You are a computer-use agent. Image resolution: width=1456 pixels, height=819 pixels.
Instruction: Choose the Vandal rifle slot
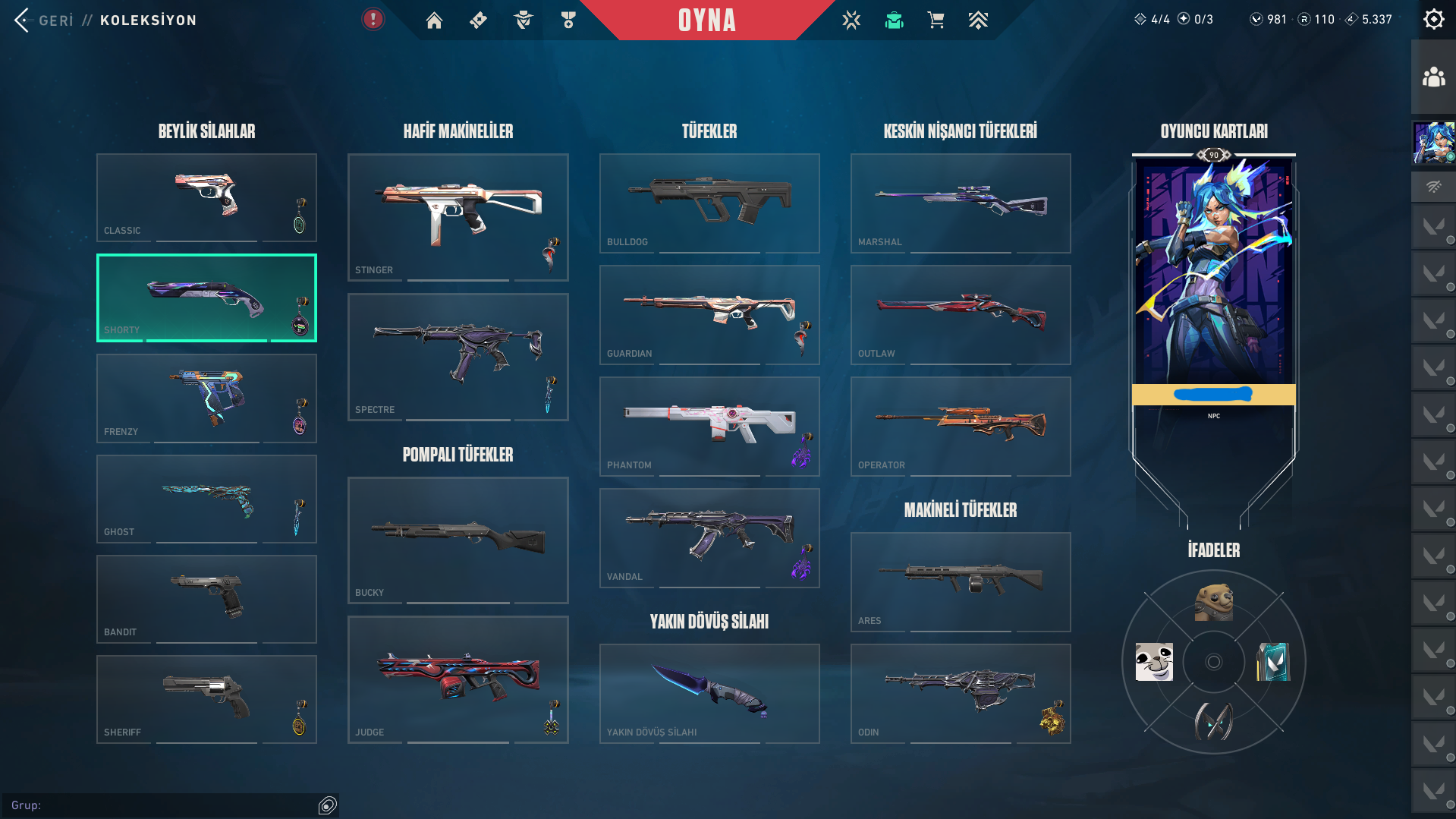tap(709, 538)
